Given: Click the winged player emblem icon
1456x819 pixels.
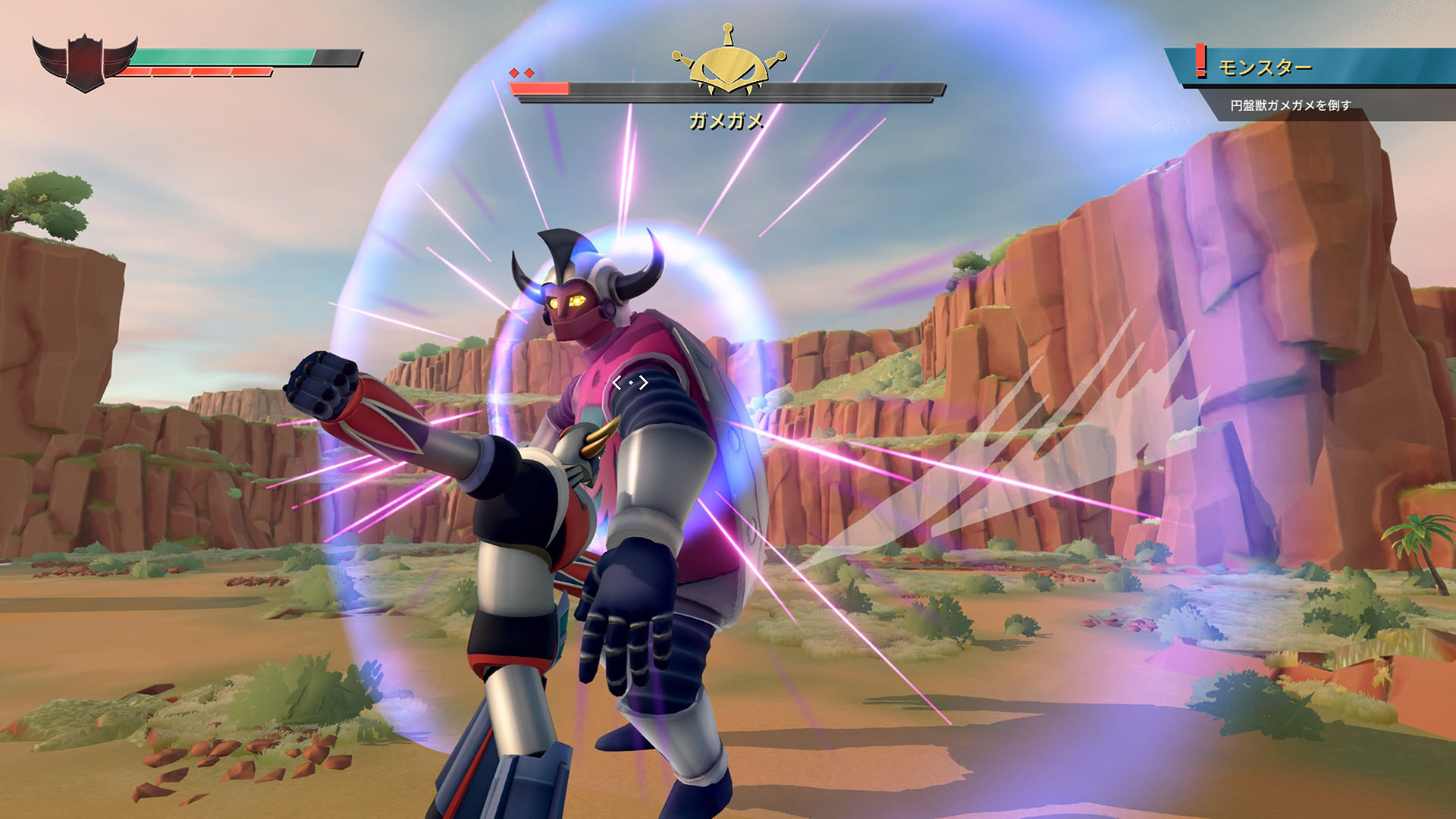Looking at the screenshot, I should (x=84, y=62).
